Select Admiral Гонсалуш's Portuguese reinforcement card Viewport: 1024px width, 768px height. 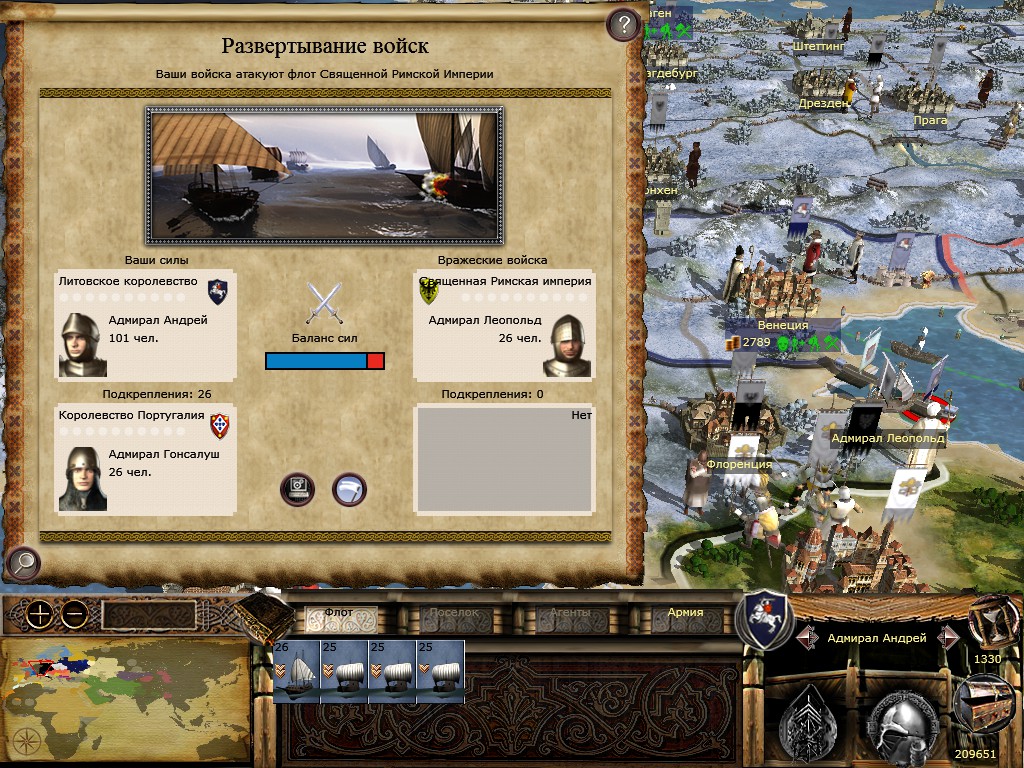point(145,459)
